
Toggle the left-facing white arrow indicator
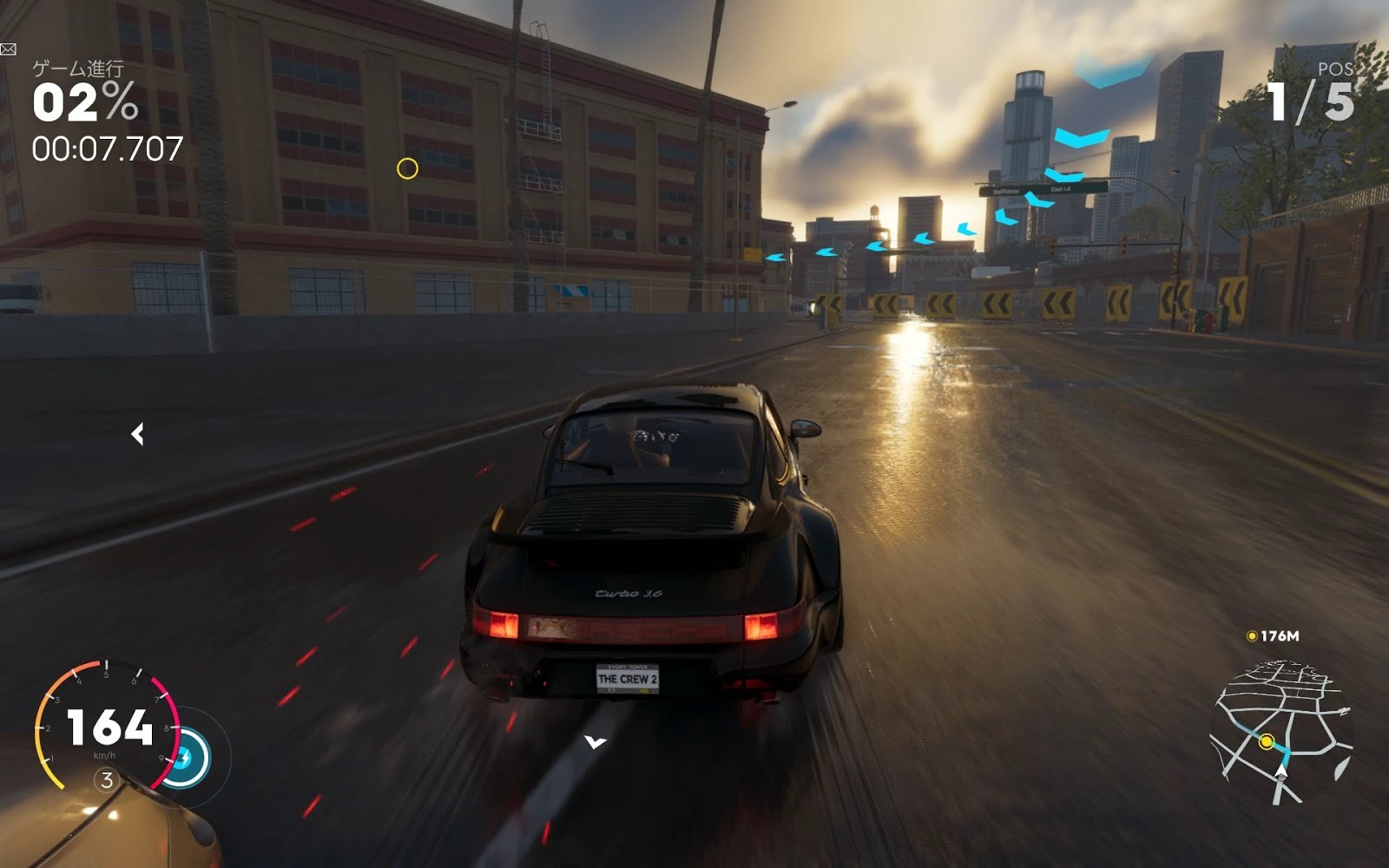[137, 434]
